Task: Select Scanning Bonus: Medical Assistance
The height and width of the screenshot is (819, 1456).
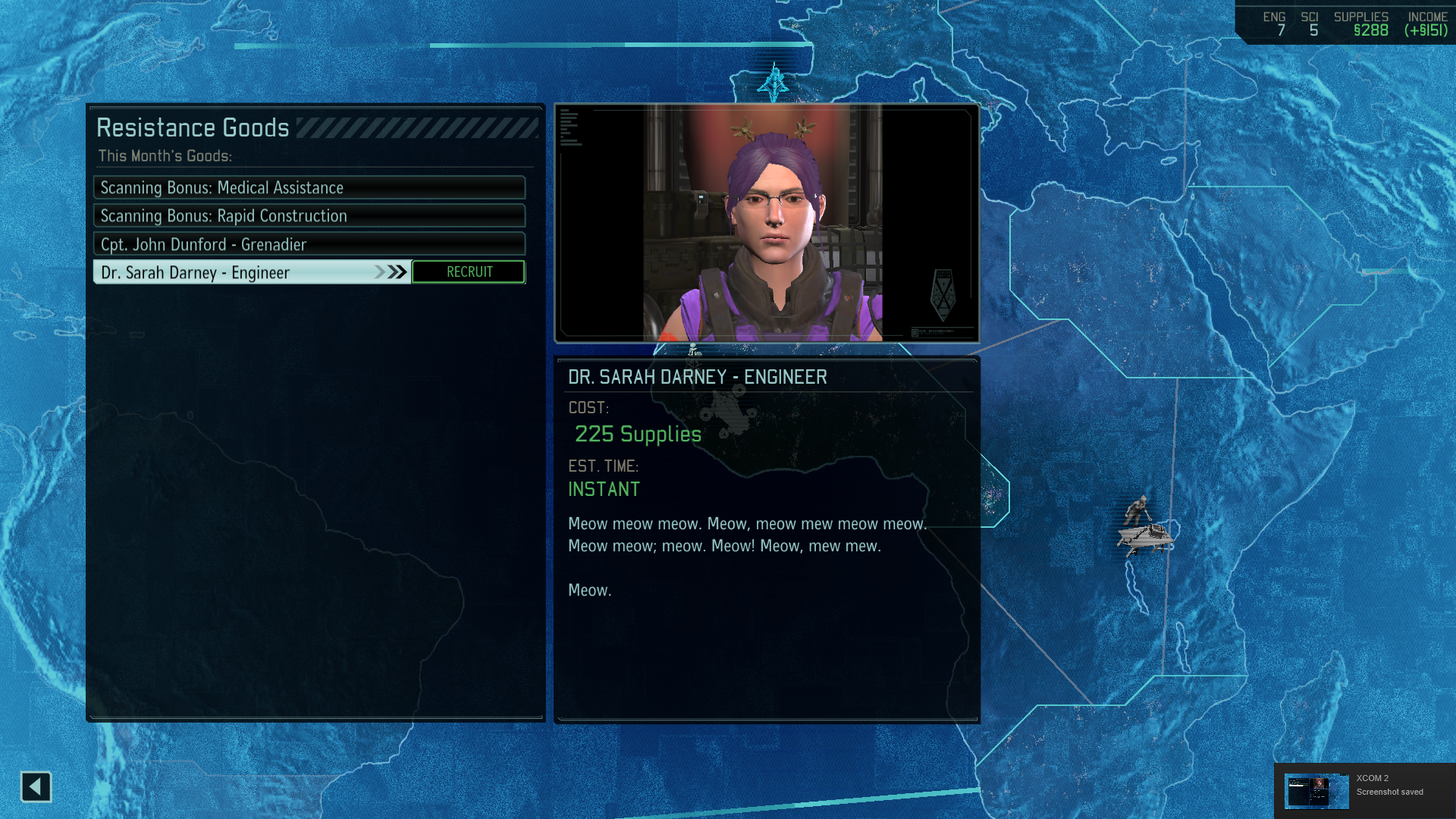Action: (309, 187)
